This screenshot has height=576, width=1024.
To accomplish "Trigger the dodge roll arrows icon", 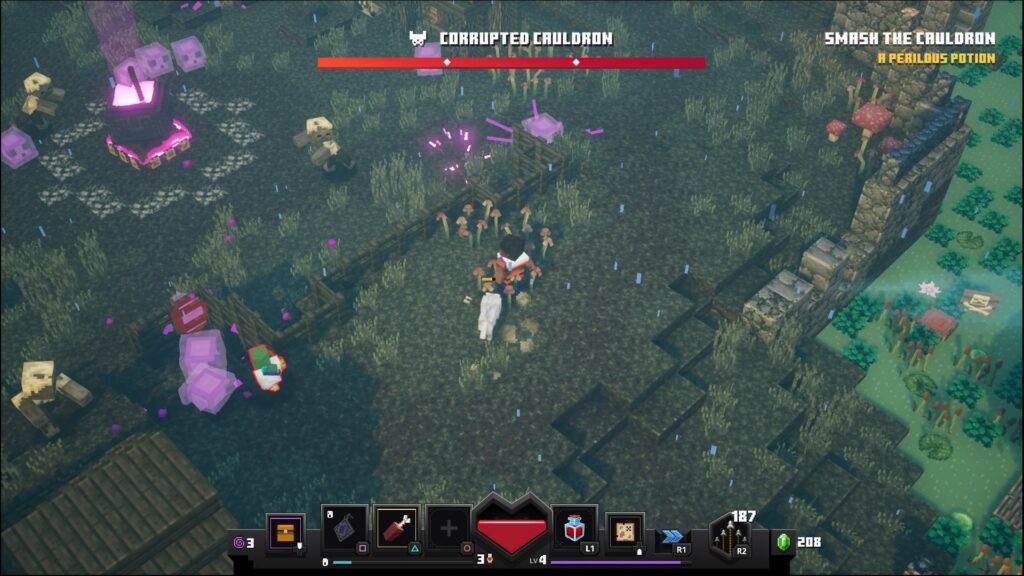I will pos(673,536).
